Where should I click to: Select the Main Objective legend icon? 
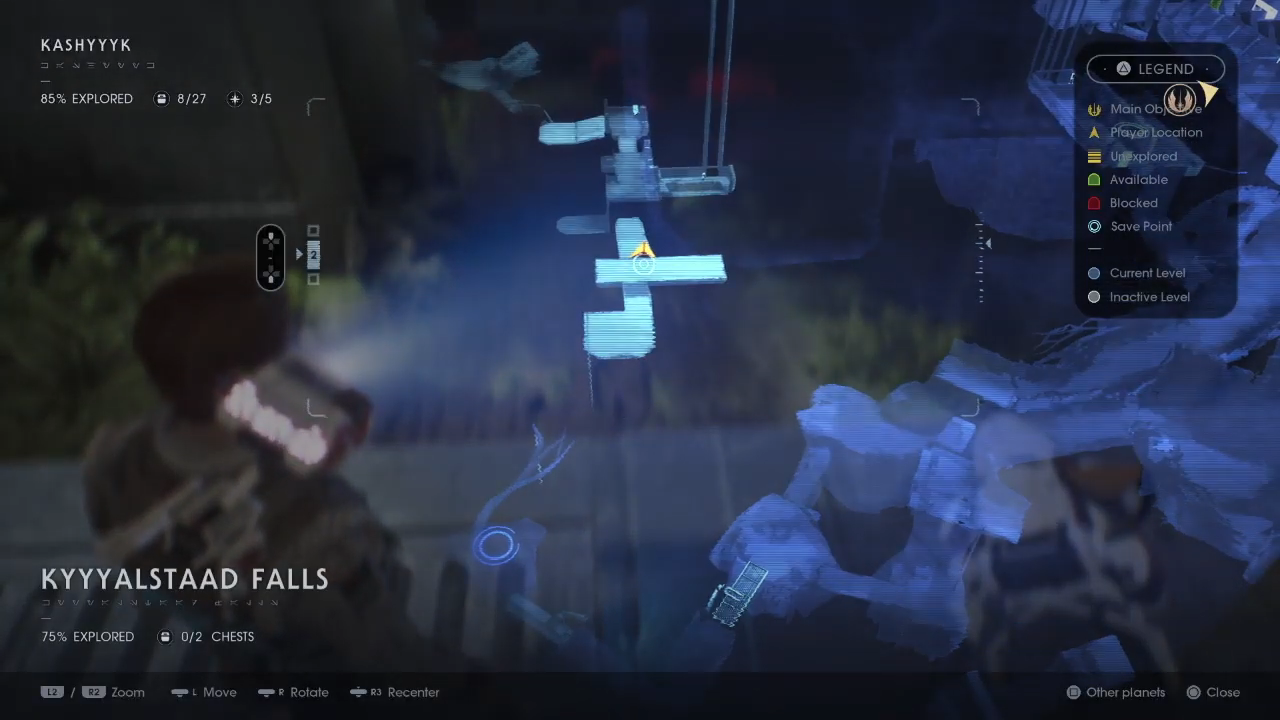[x=1094, y=108]
